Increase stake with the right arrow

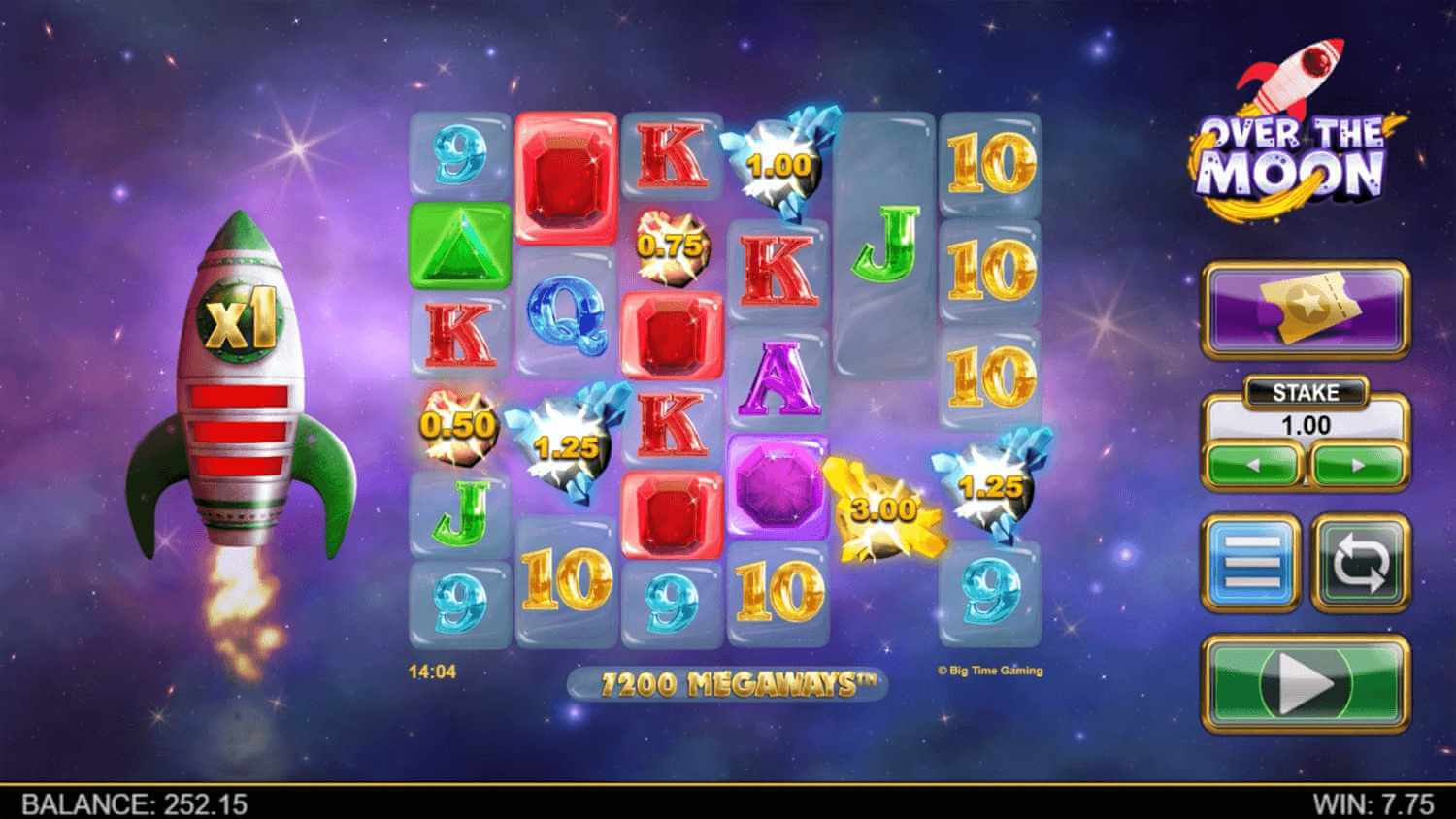(1355, 464)
